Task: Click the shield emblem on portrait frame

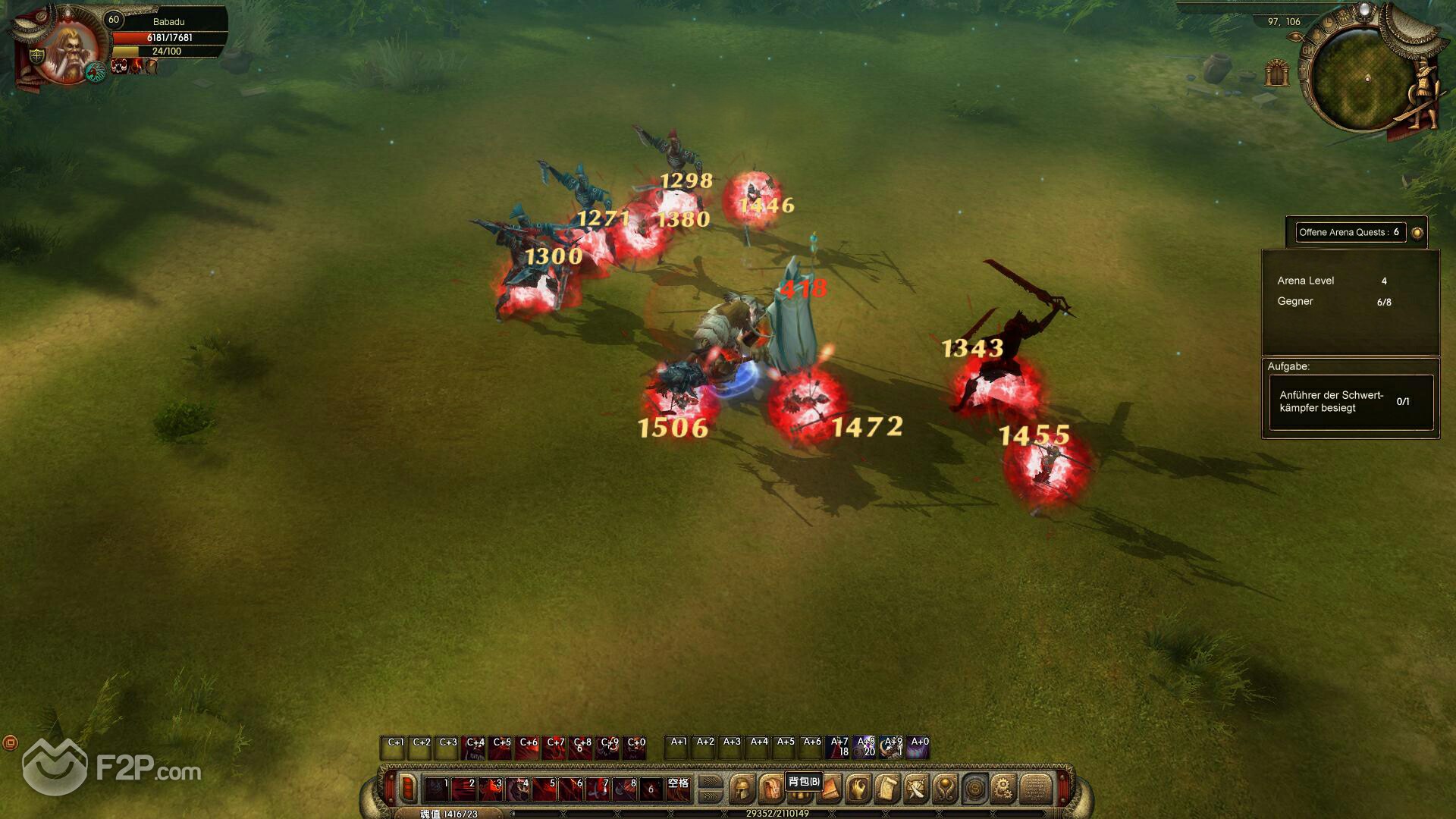Action: tap(36, 56)
